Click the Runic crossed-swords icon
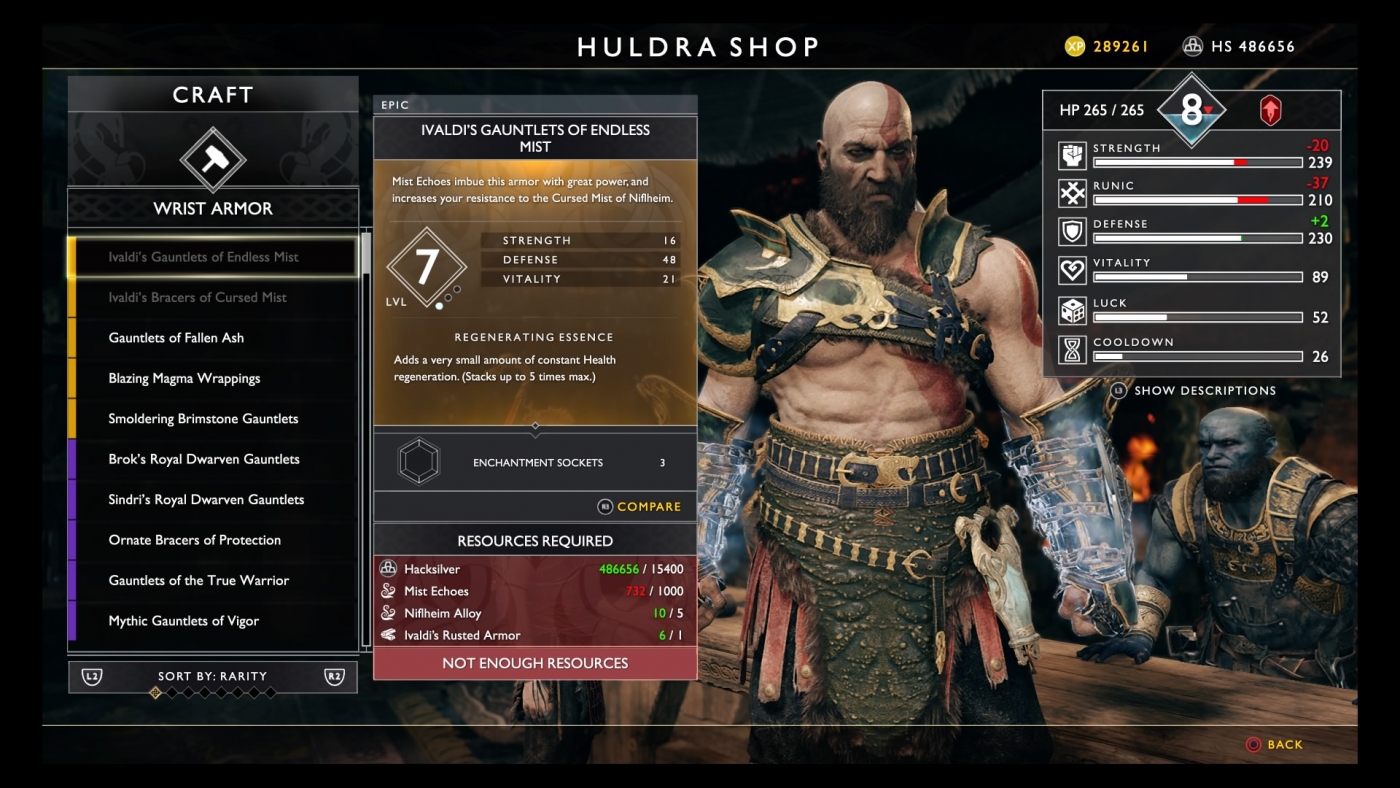The image size is (1400, 788). pos(1070,190)
